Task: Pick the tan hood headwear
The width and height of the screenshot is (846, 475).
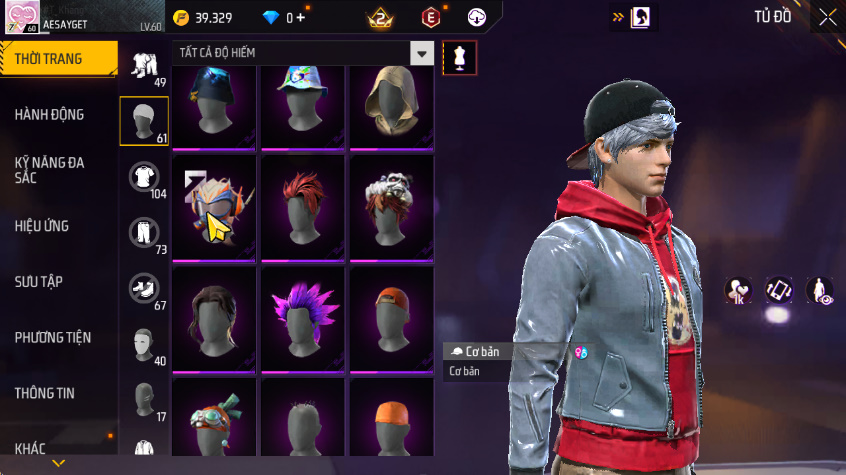Action: pos(391,104)
